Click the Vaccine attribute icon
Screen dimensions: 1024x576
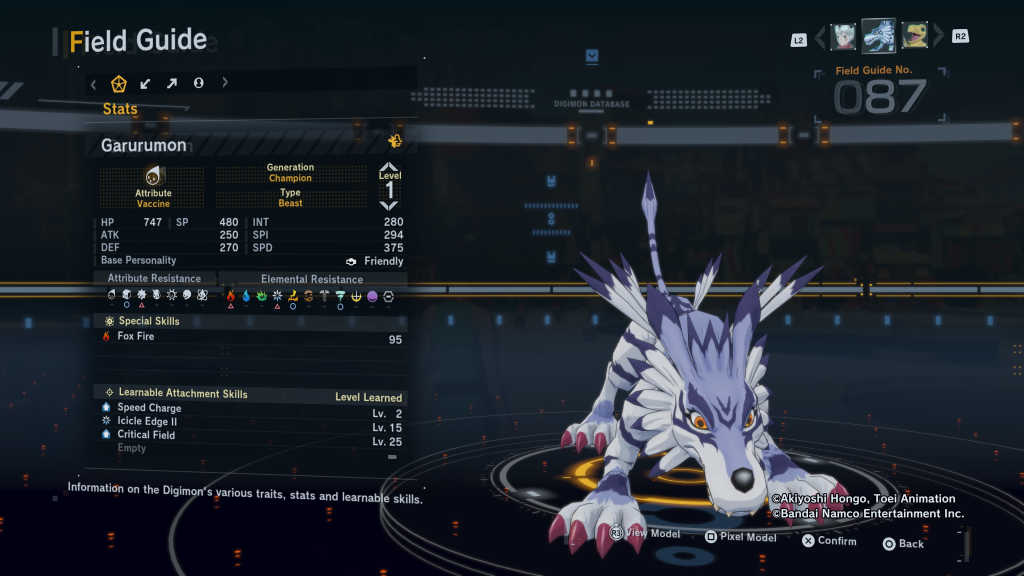coord(153,176)
